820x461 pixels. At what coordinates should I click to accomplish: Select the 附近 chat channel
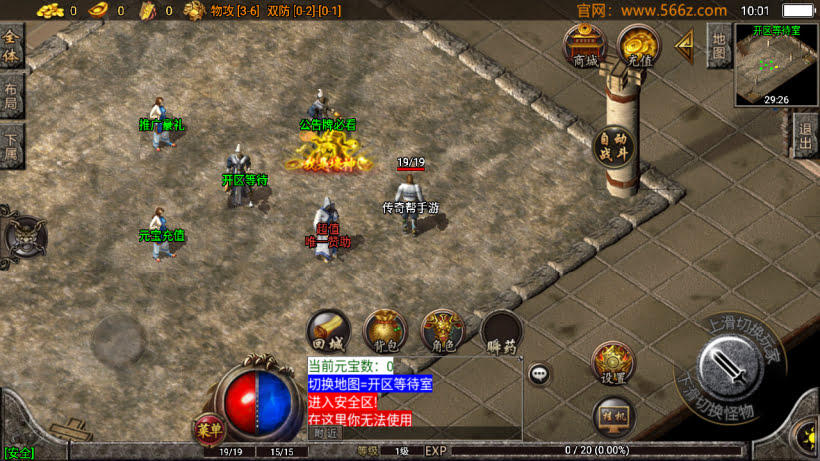tap(326, 433)
